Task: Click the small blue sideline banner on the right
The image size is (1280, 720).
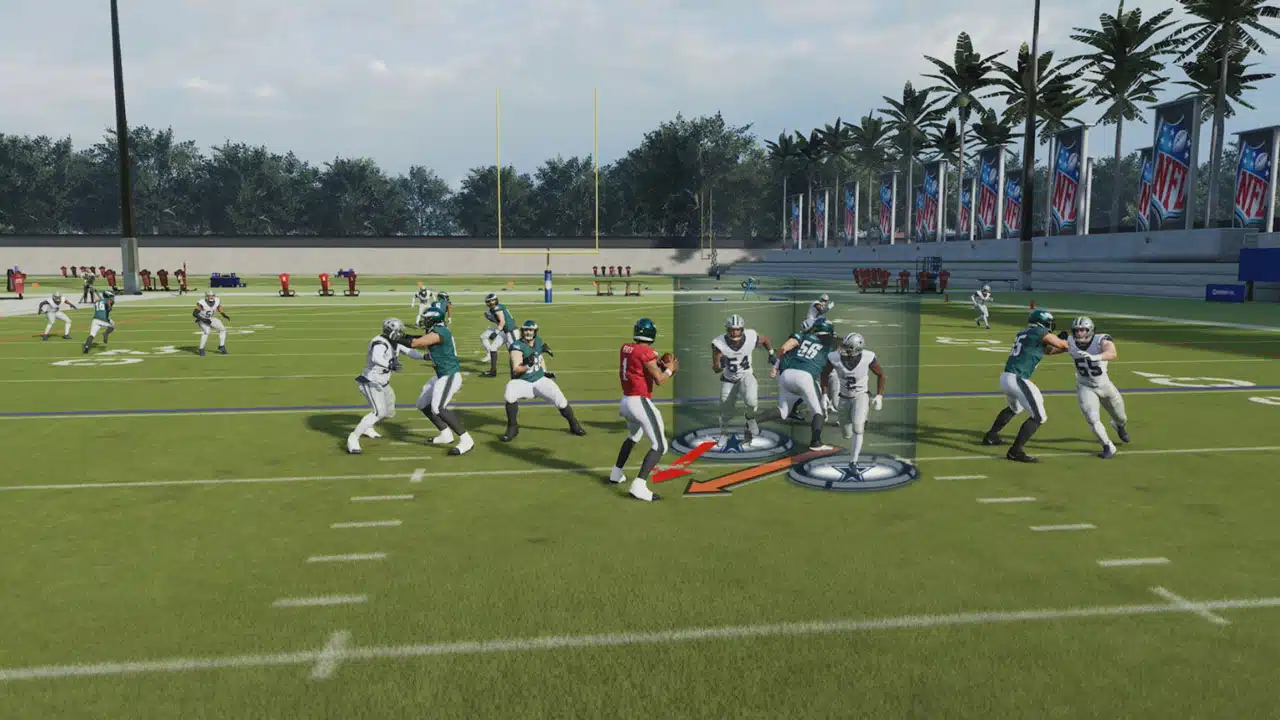Action: coord(1225,291)
